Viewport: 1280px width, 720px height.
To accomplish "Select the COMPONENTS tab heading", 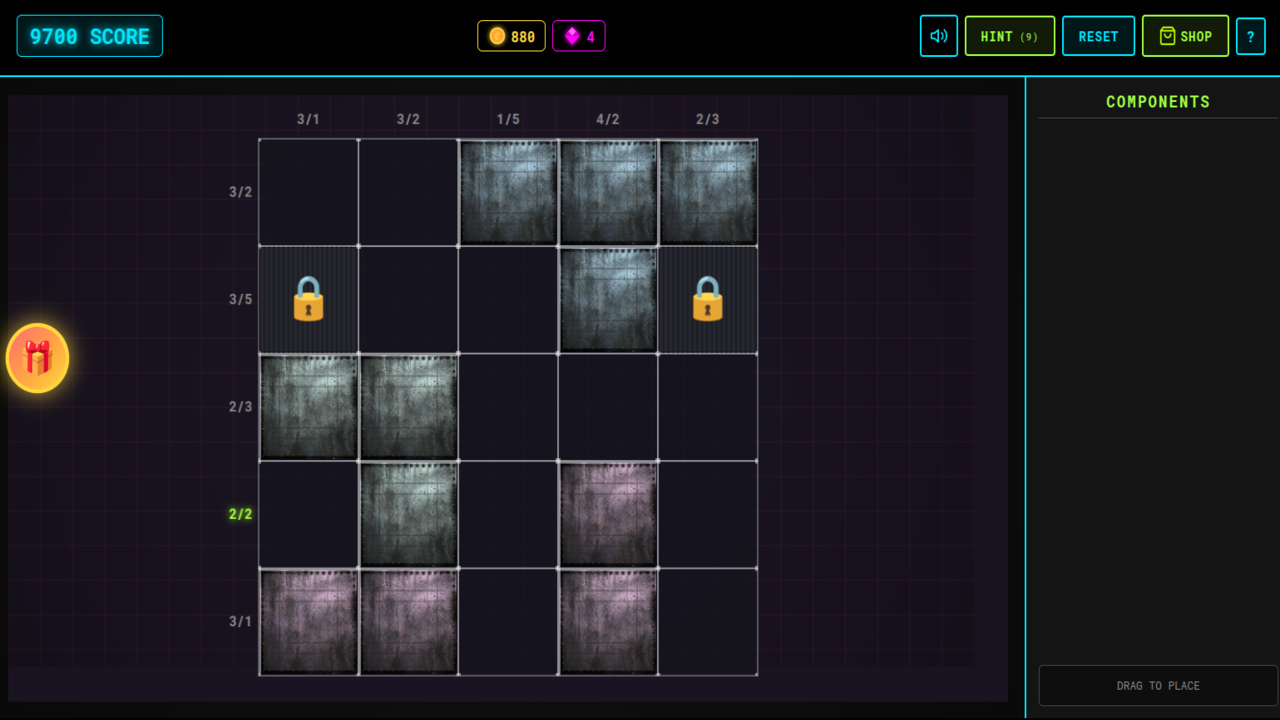I will tap(1158, 101).
